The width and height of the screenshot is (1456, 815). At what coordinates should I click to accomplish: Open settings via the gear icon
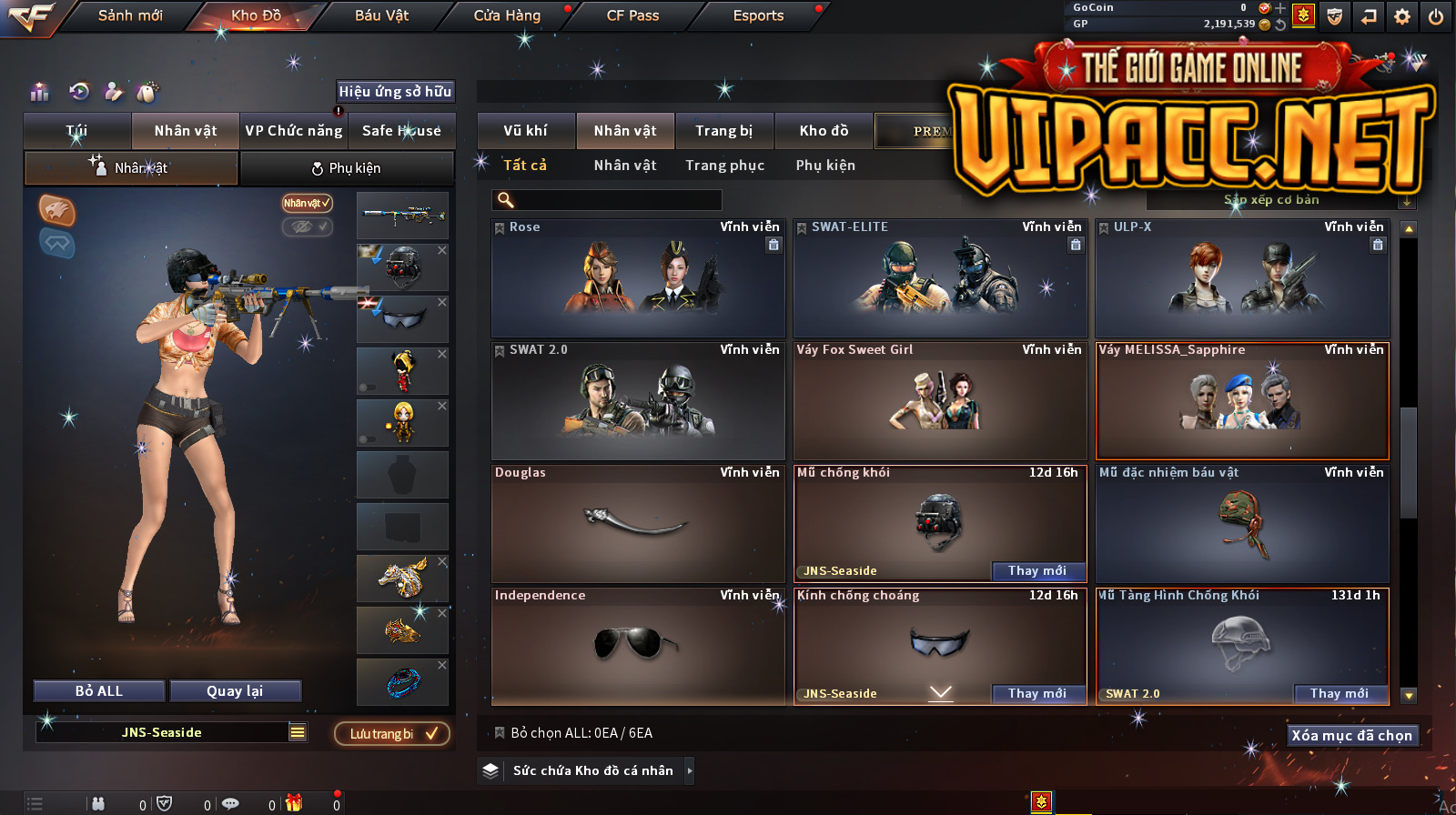1401,16
